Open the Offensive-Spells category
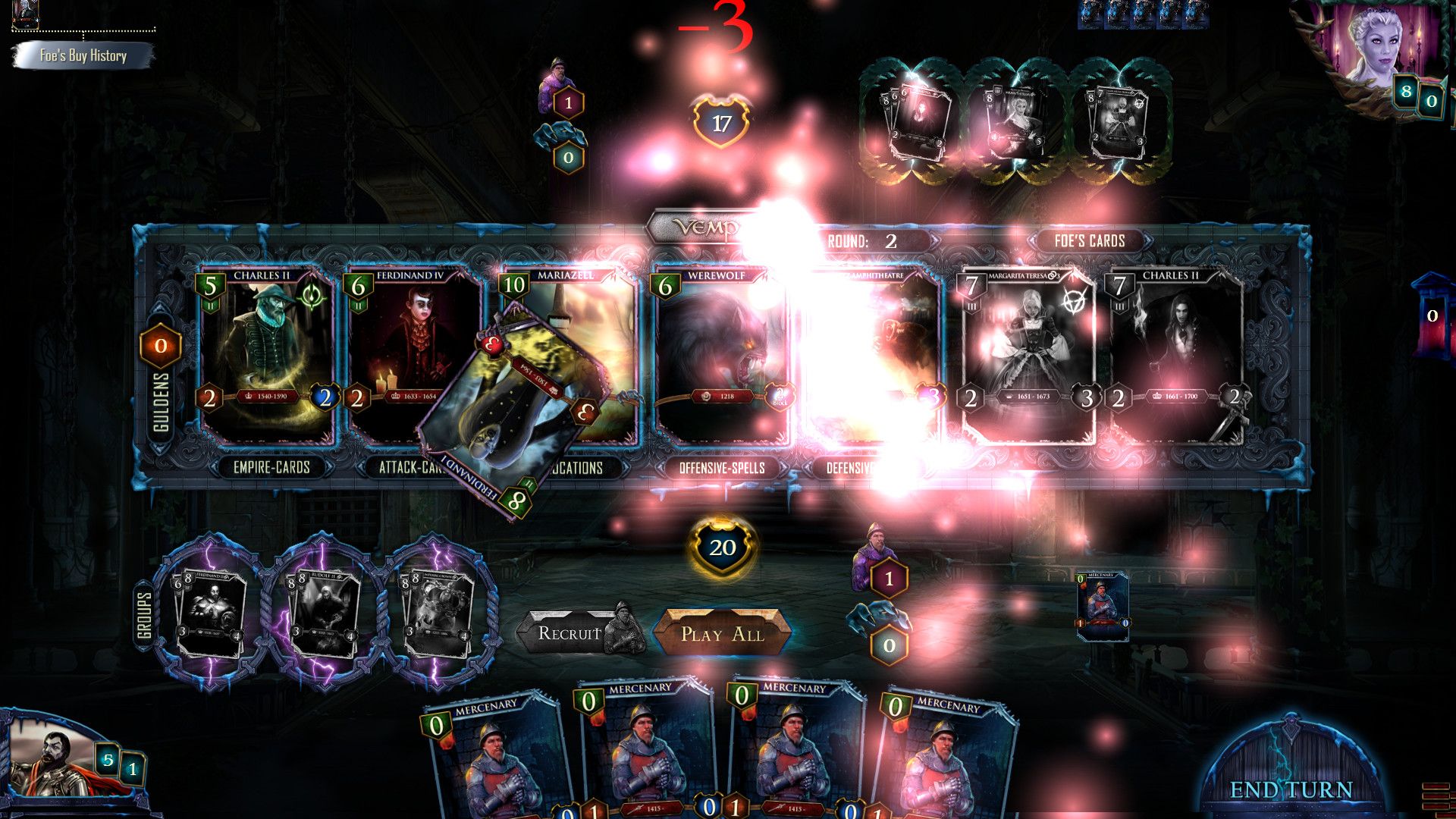The height and width of the screenshot is (819, 1456). pos(721,468)
